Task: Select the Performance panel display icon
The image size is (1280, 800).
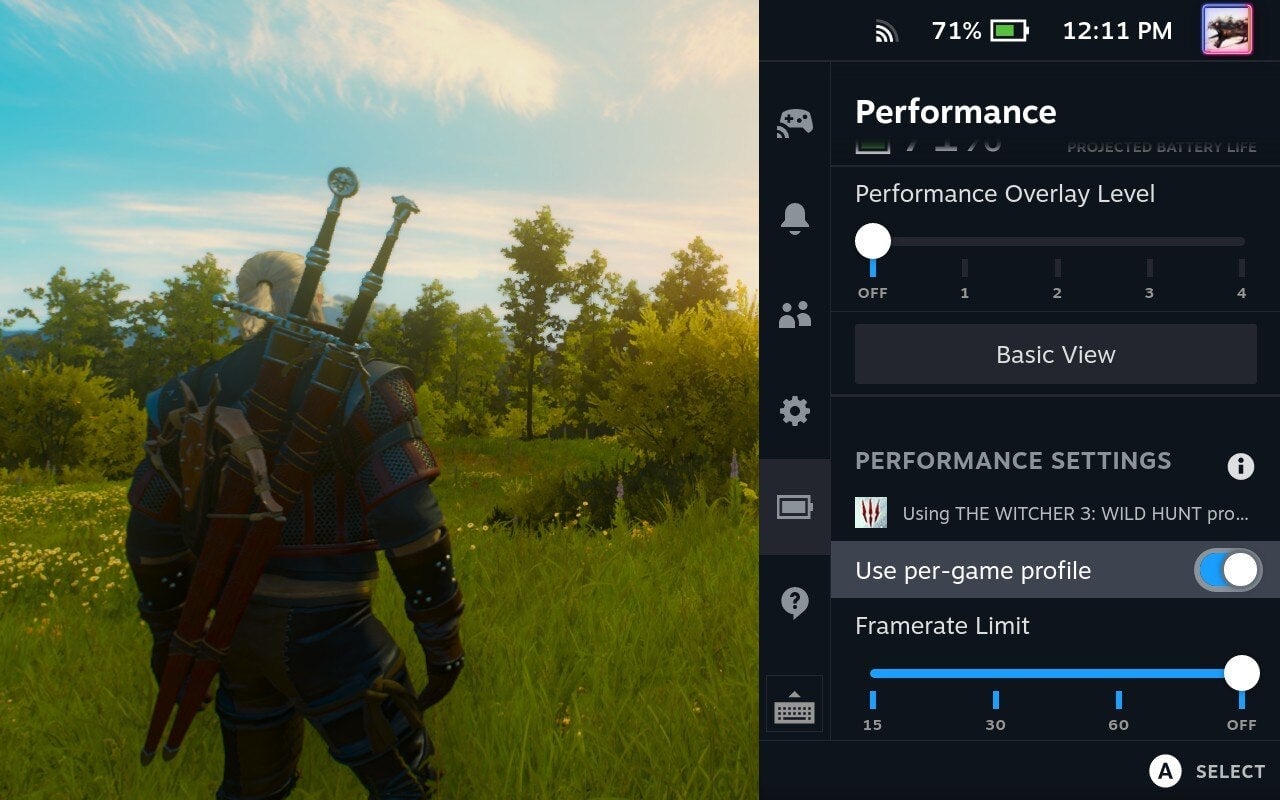Action: tap(794, 506)
